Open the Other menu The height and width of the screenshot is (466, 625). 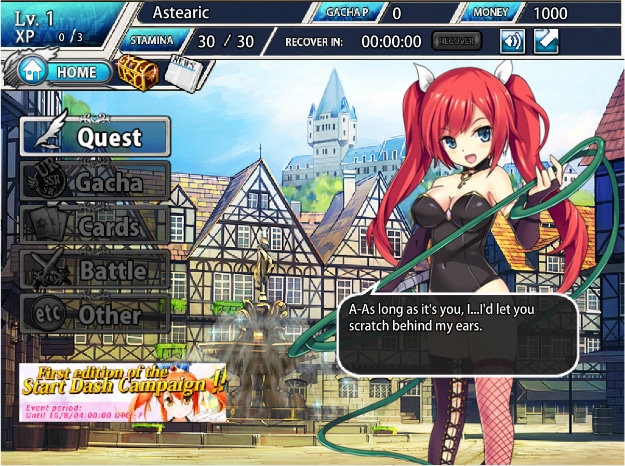tap(95, 314)
